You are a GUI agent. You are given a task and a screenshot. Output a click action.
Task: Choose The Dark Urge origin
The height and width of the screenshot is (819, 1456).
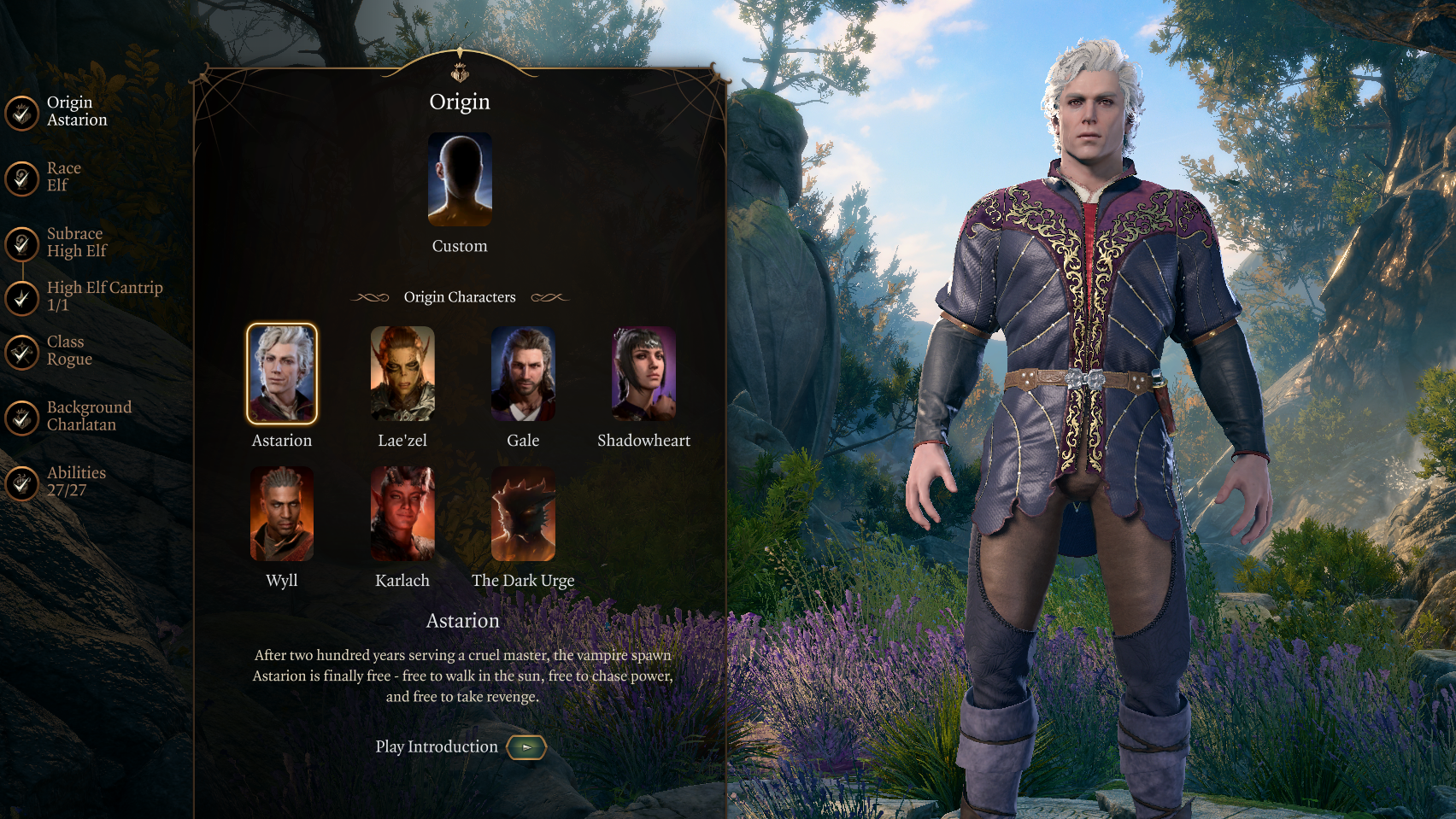[523, 514]
